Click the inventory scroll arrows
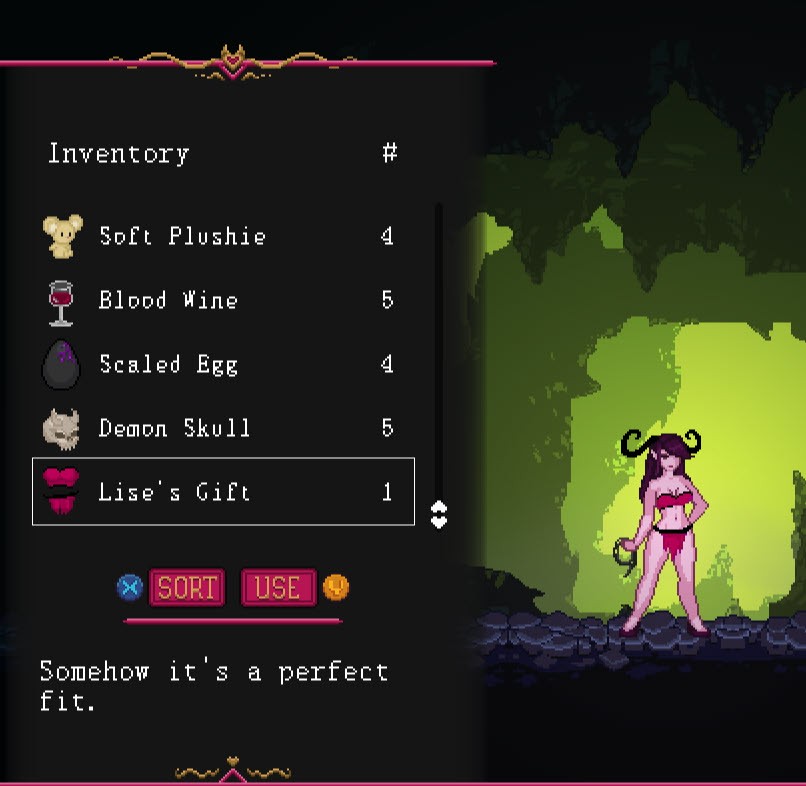 [438, 514]
